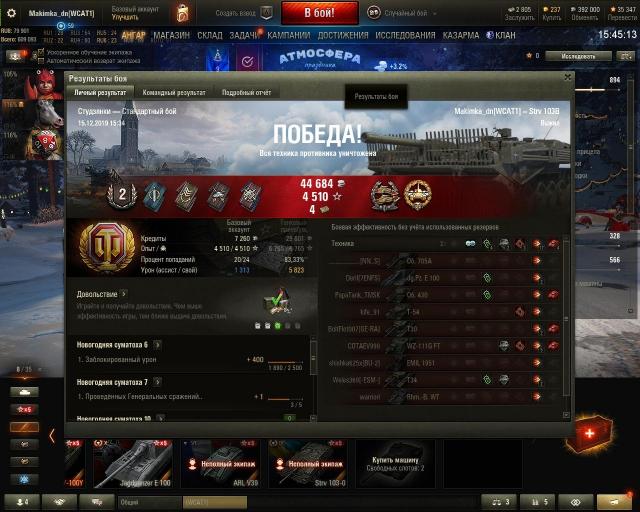Open the КЛАН menu
640x512 pixels.
click(505, 35)
